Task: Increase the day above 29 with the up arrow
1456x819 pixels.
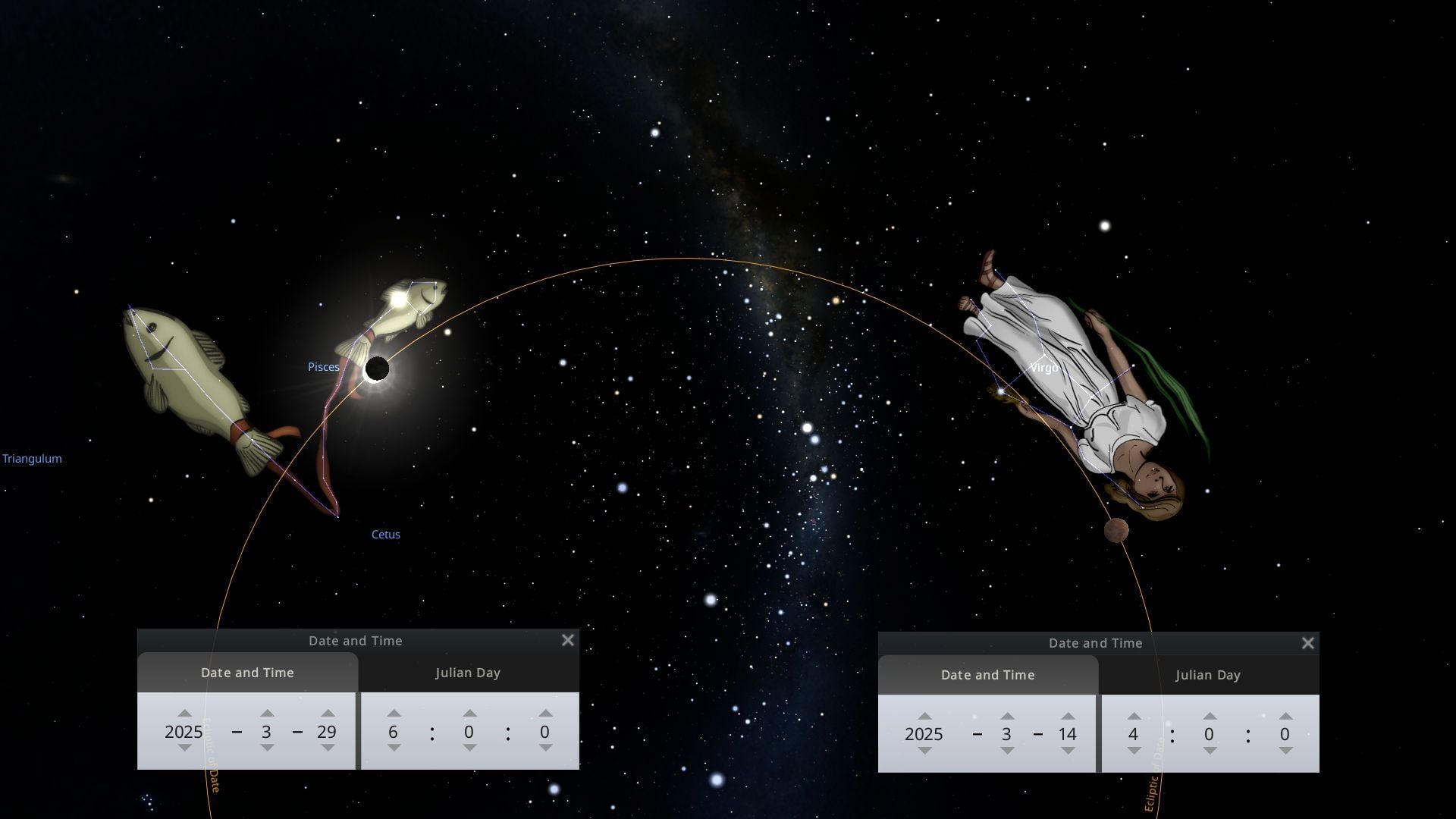Action: (328, 714)
